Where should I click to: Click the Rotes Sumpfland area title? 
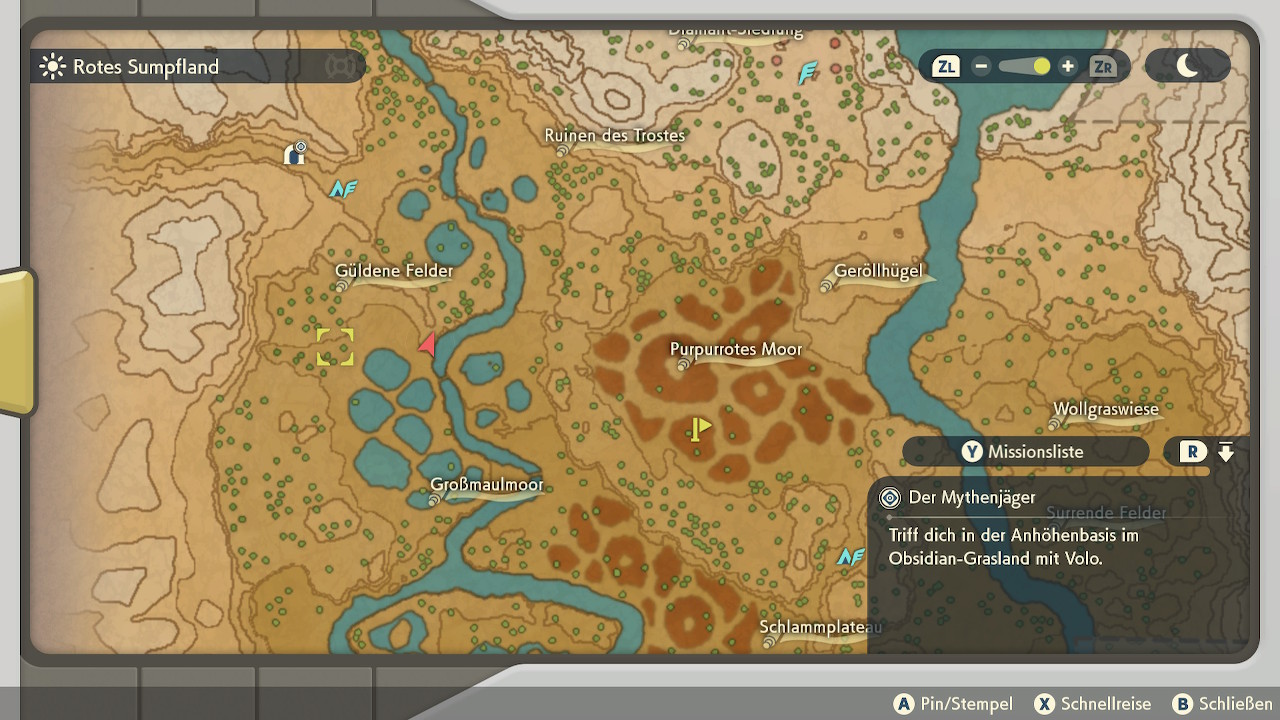click(145, 67)
